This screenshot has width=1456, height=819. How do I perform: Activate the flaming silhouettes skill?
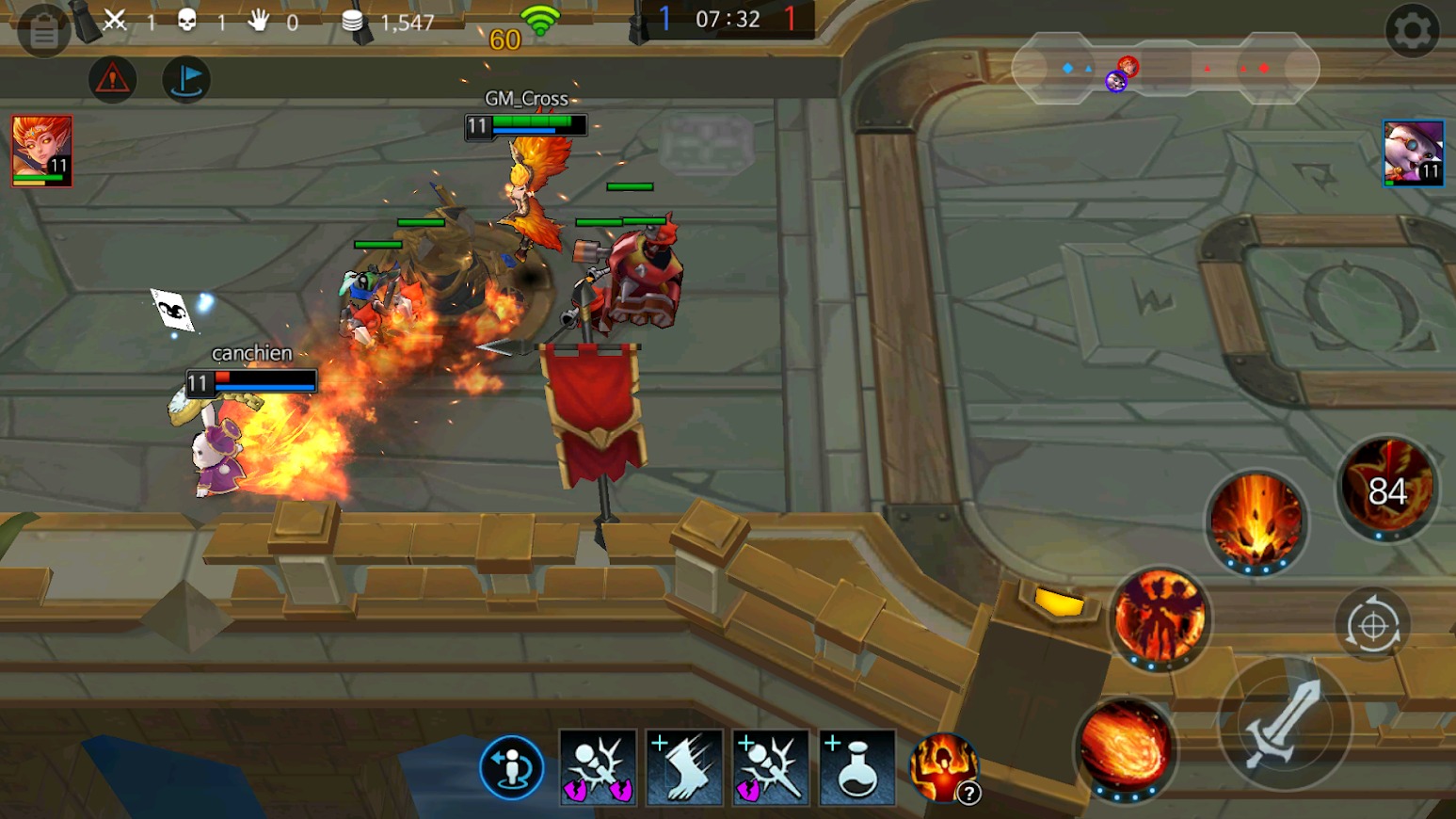(1159, 618)
